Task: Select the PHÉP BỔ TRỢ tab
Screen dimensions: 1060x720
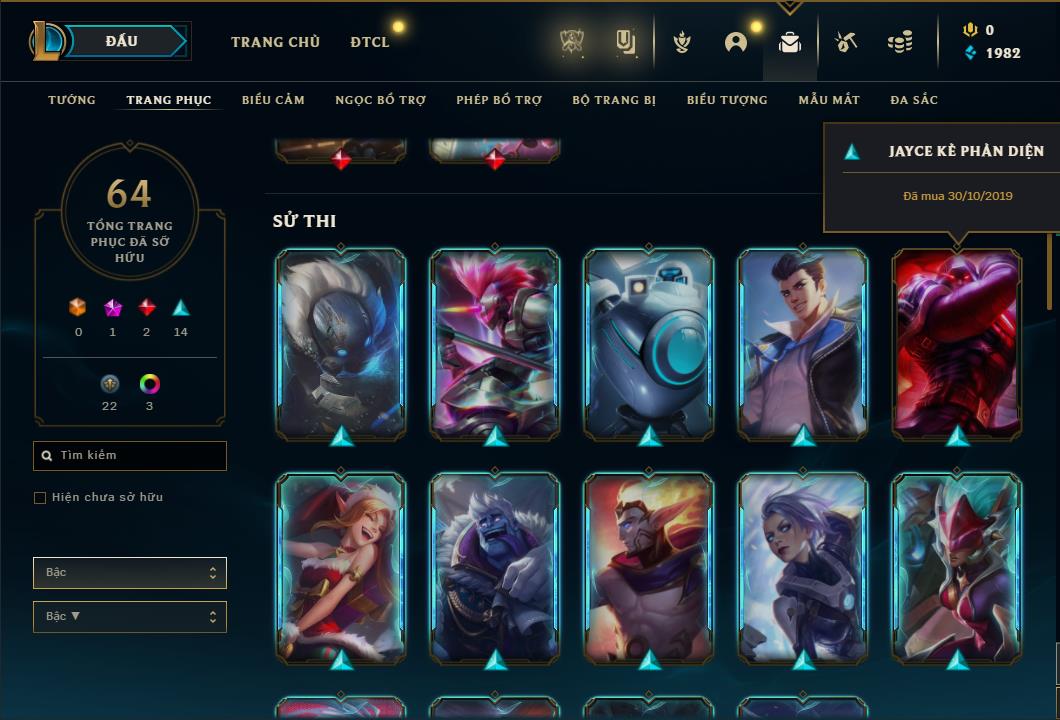Action: 499,100
